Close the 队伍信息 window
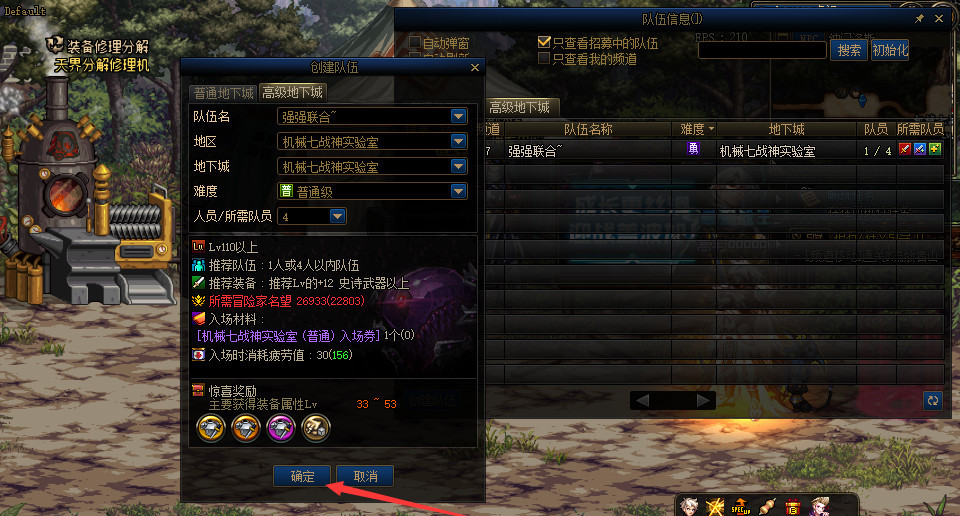 point(939,19)
